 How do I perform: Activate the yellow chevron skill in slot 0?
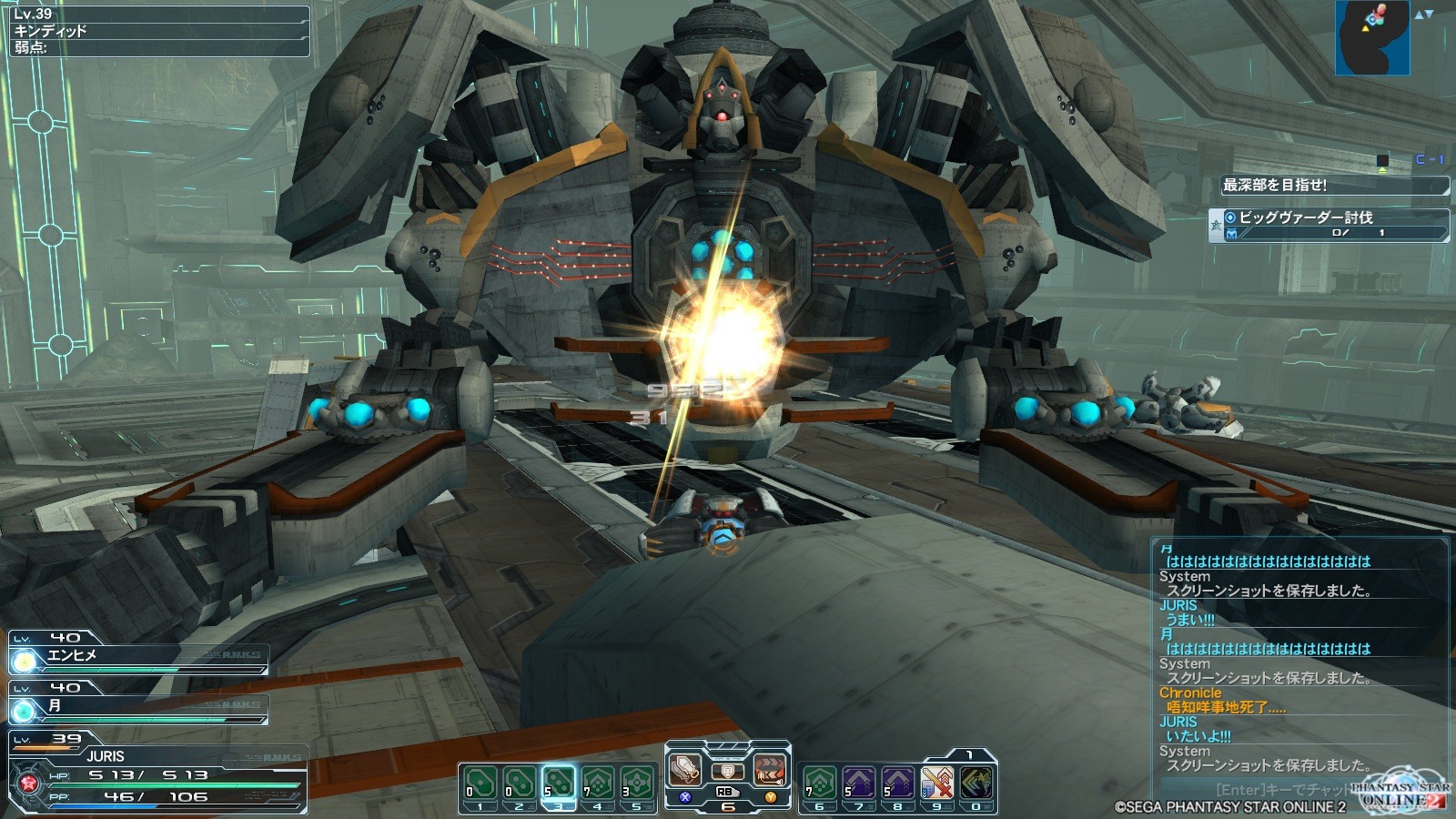pyautogui.click(x=976, y=783)
